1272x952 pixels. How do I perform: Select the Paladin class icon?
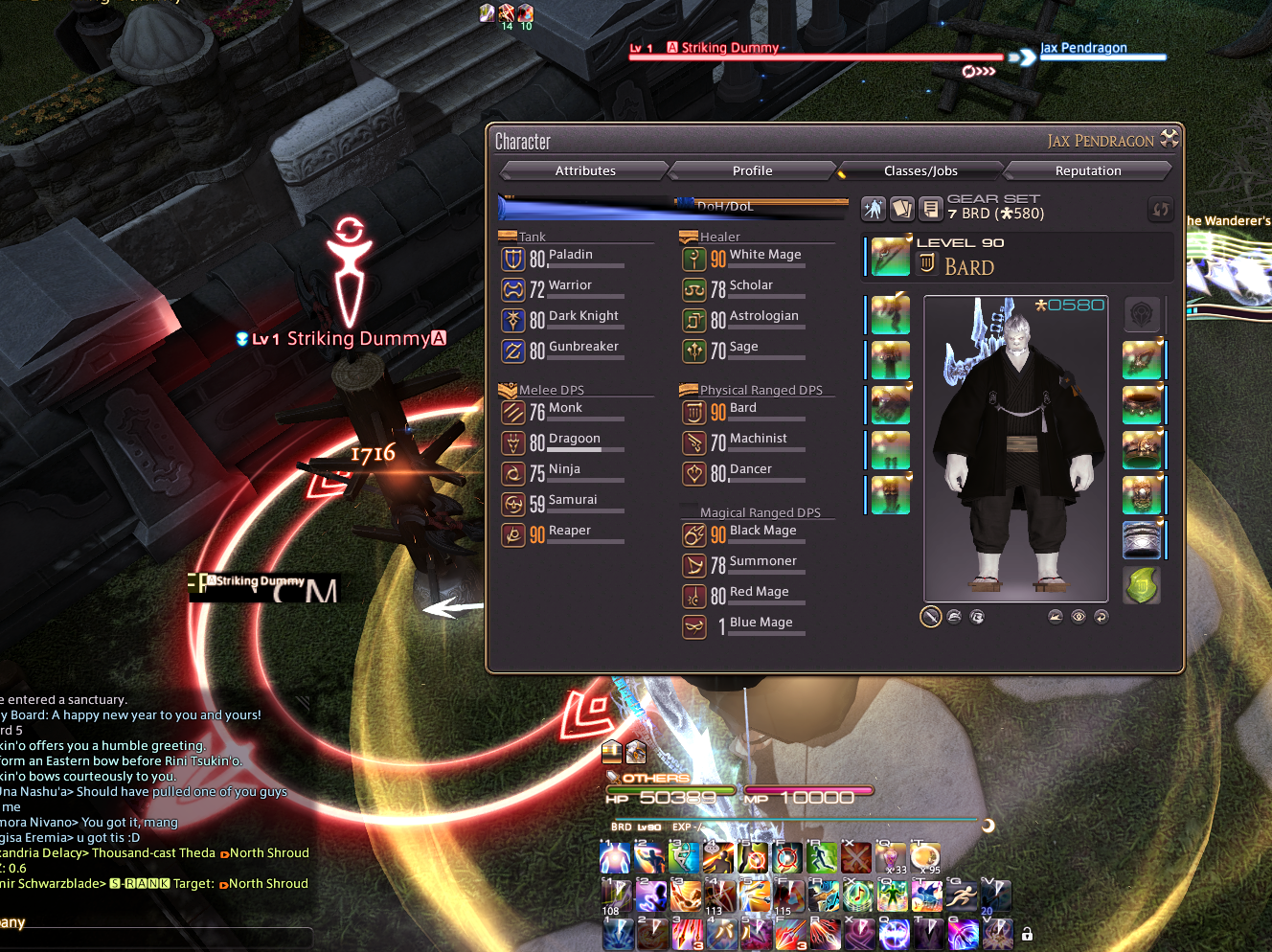click(514, 259)
